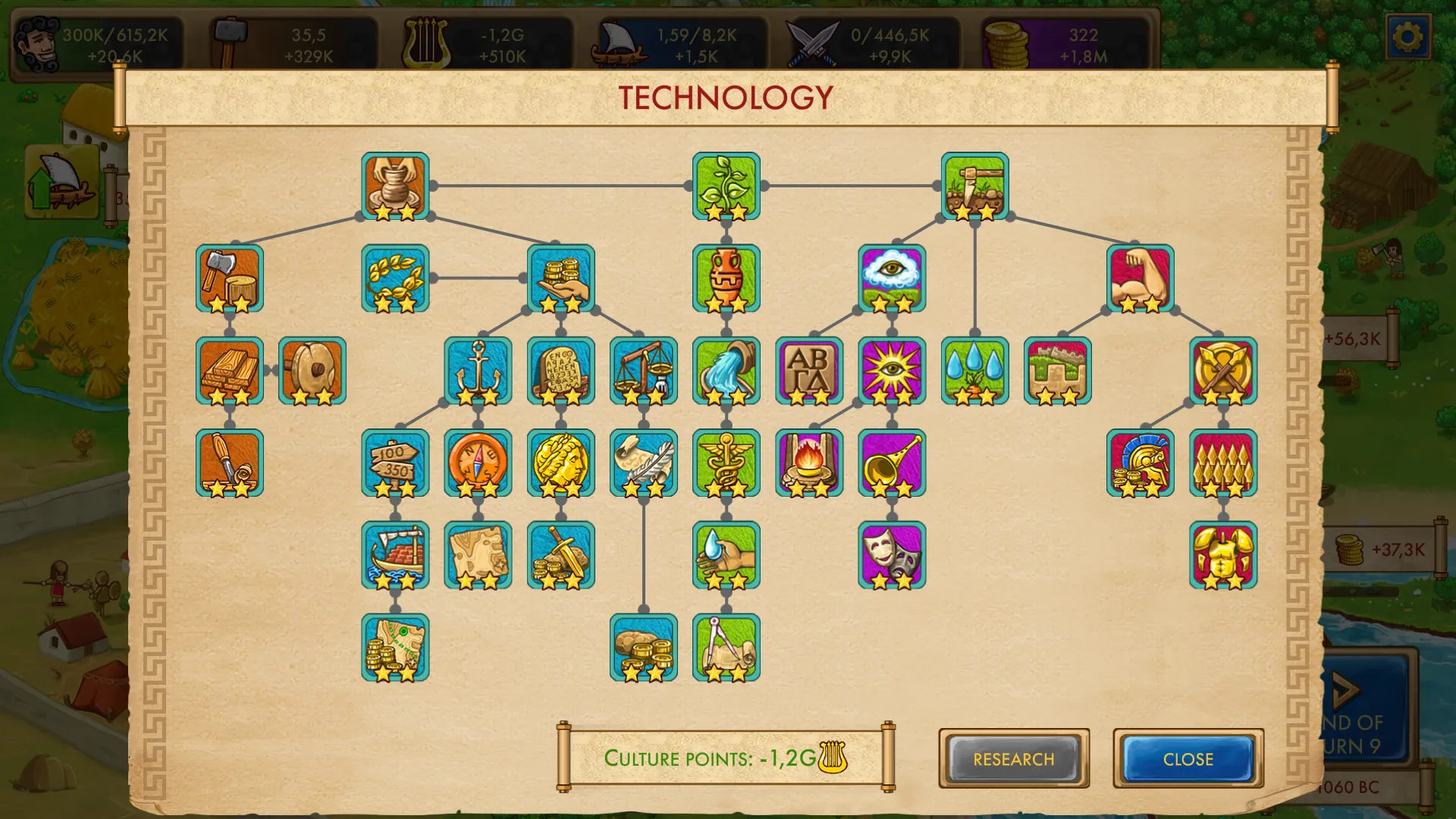
Task: Select the green plant sprout technology
Action: tap(726, 186)
